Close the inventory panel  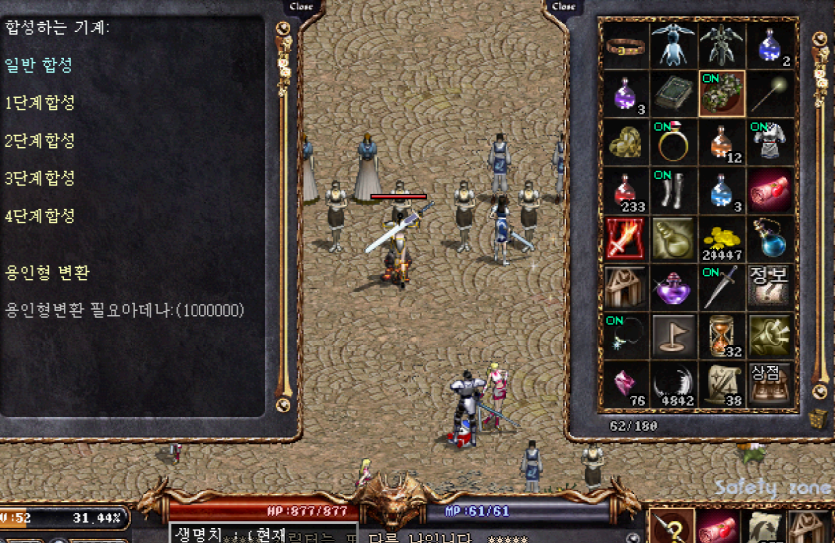[564, 7]
